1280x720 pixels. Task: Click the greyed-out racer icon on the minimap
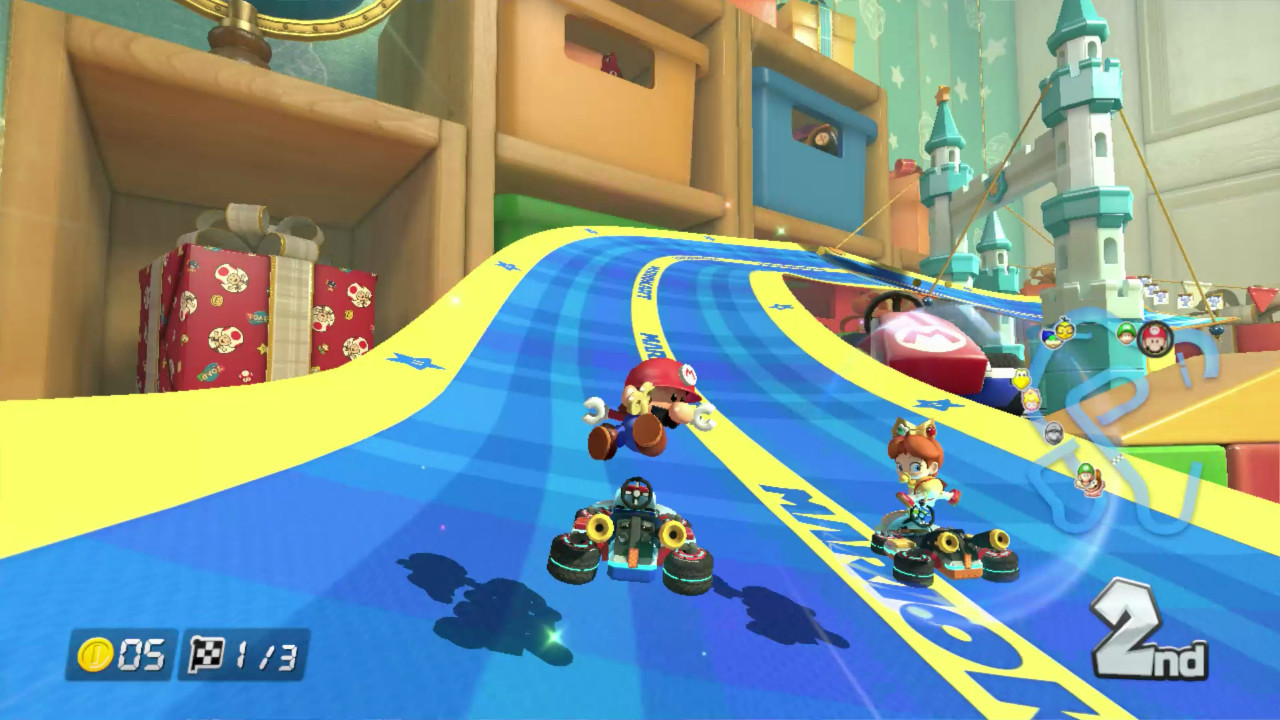[x=1054, y=433]
